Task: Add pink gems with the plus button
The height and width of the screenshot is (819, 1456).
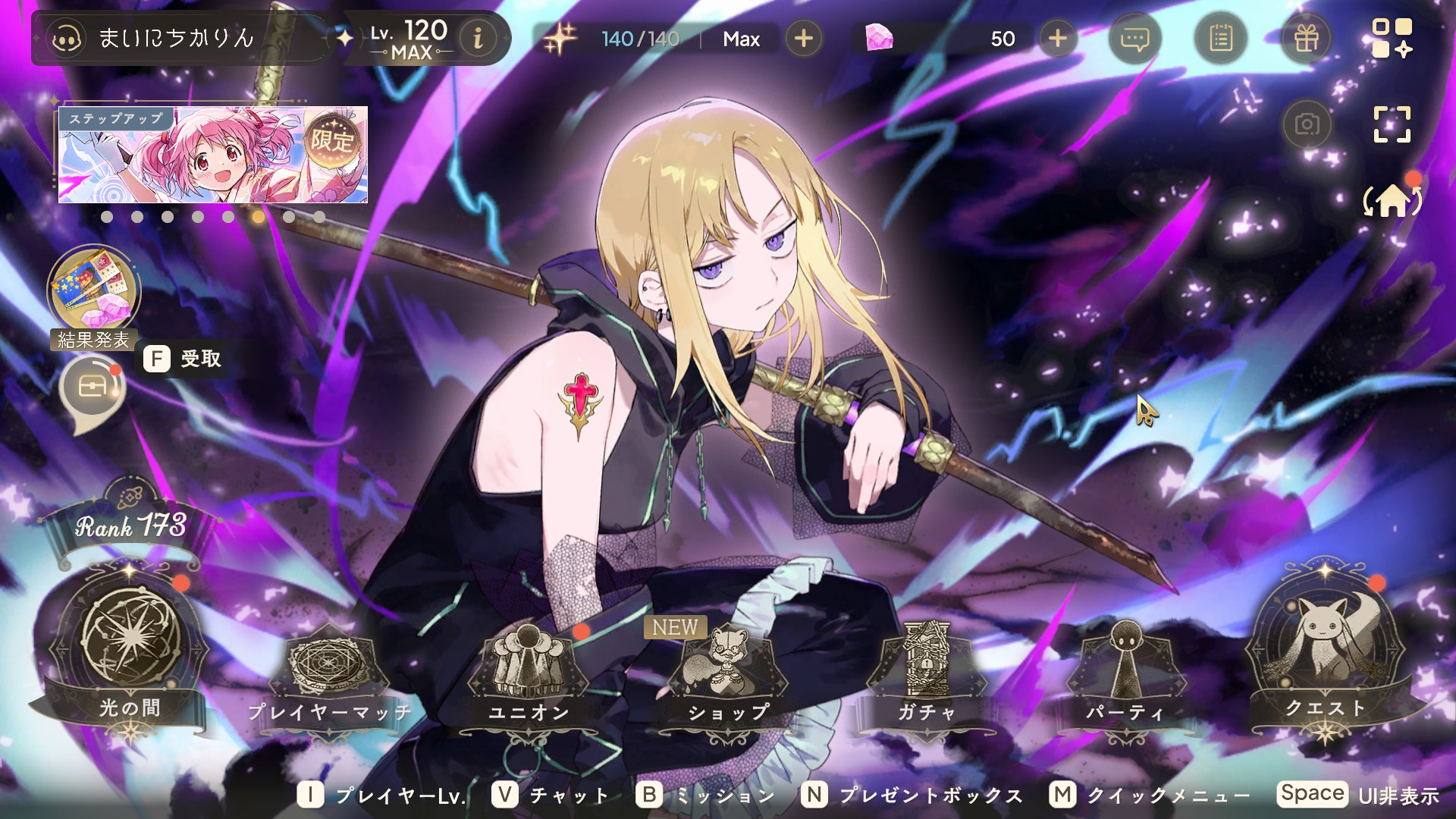Action: 1058,38
